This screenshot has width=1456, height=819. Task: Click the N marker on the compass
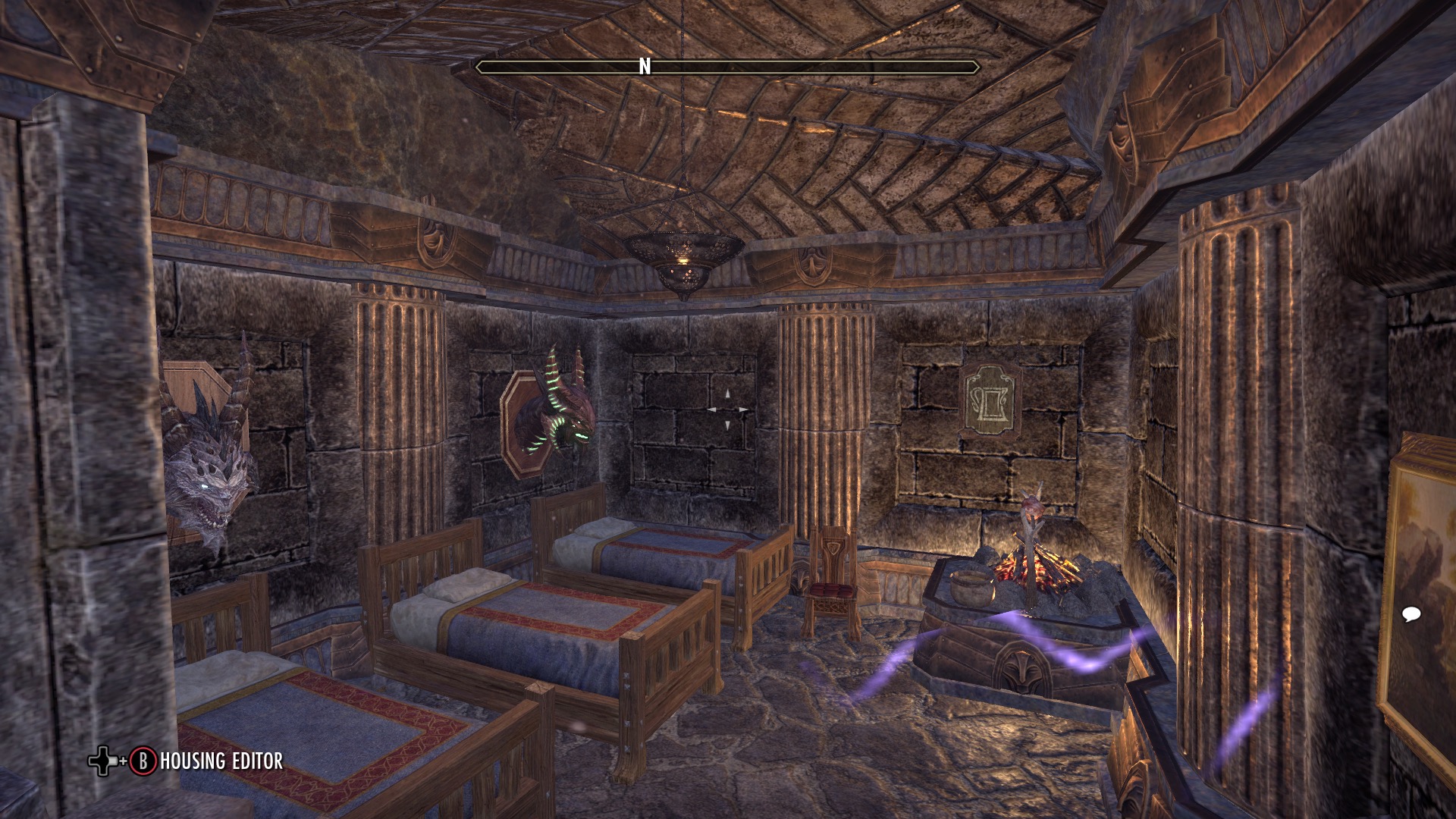[x=645, y=67]
